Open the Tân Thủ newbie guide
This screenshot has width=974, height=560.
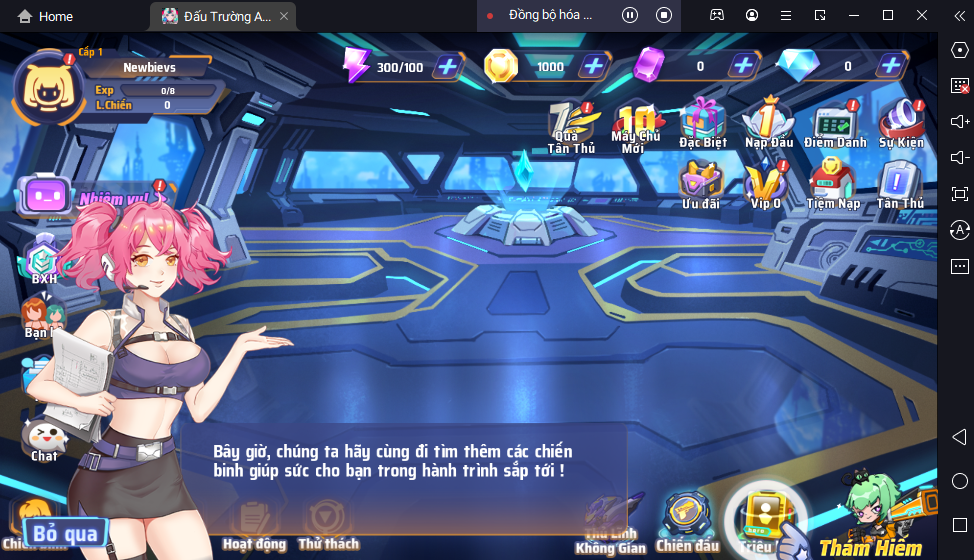pos(900,183)
